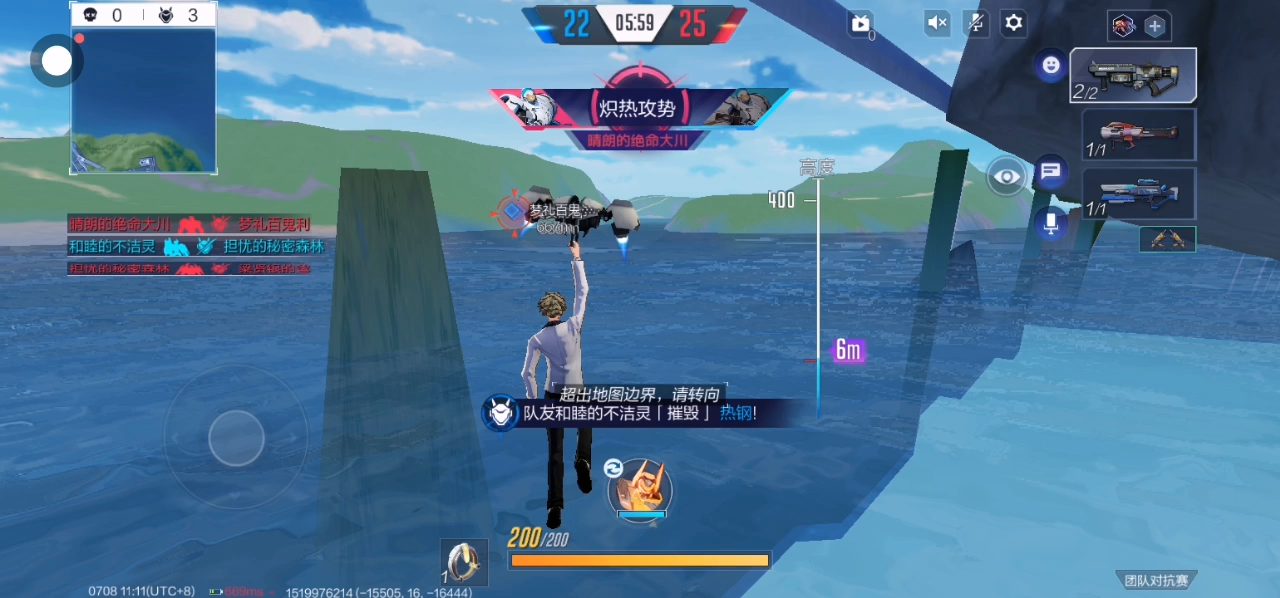This screenshot has width=1280, height=598.
Task: Equip the dual golden blades melee slot
Action: point(1167,239)
